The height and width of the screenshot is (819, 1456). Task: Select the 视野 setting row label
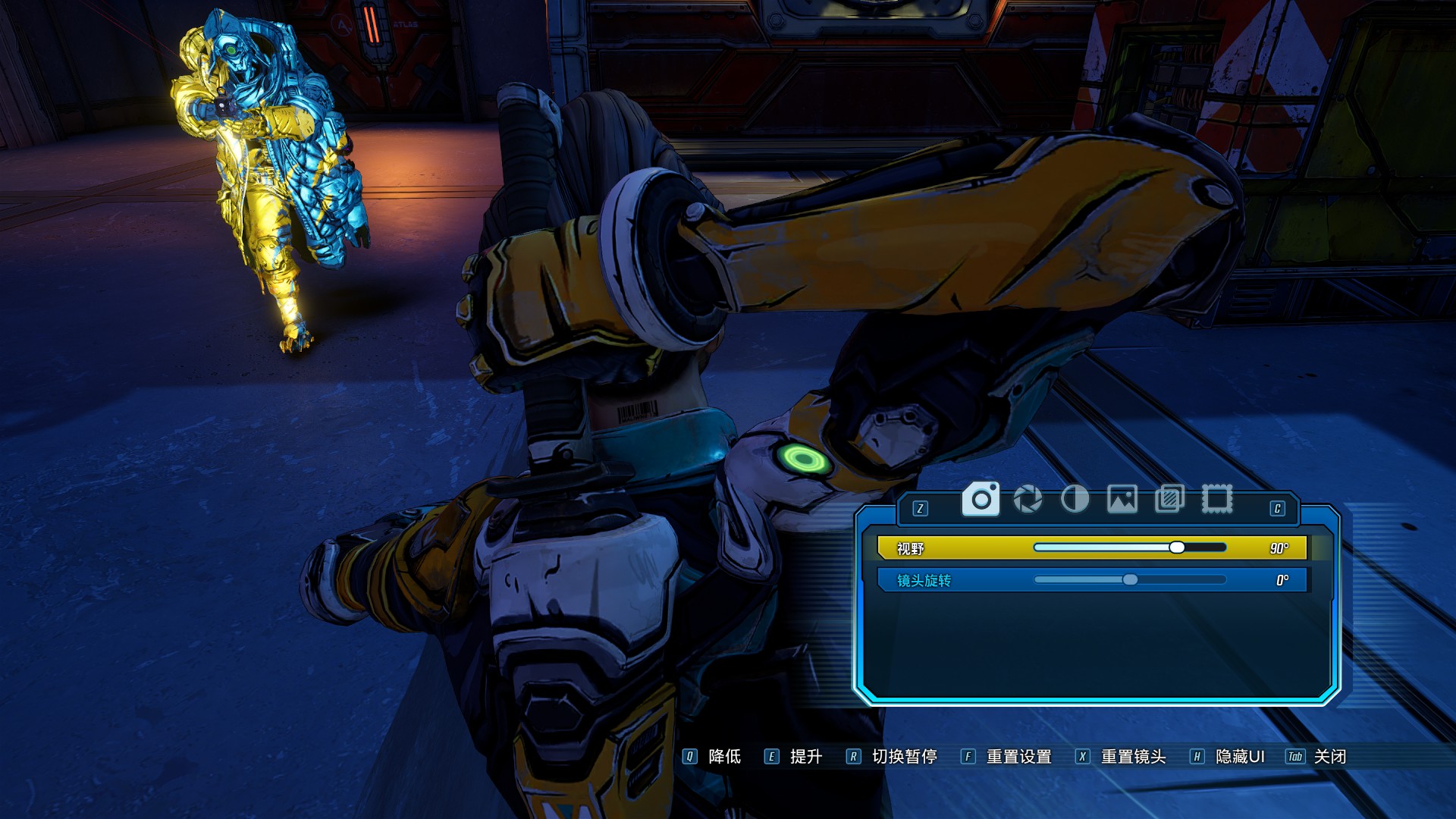tap(910, 548)
